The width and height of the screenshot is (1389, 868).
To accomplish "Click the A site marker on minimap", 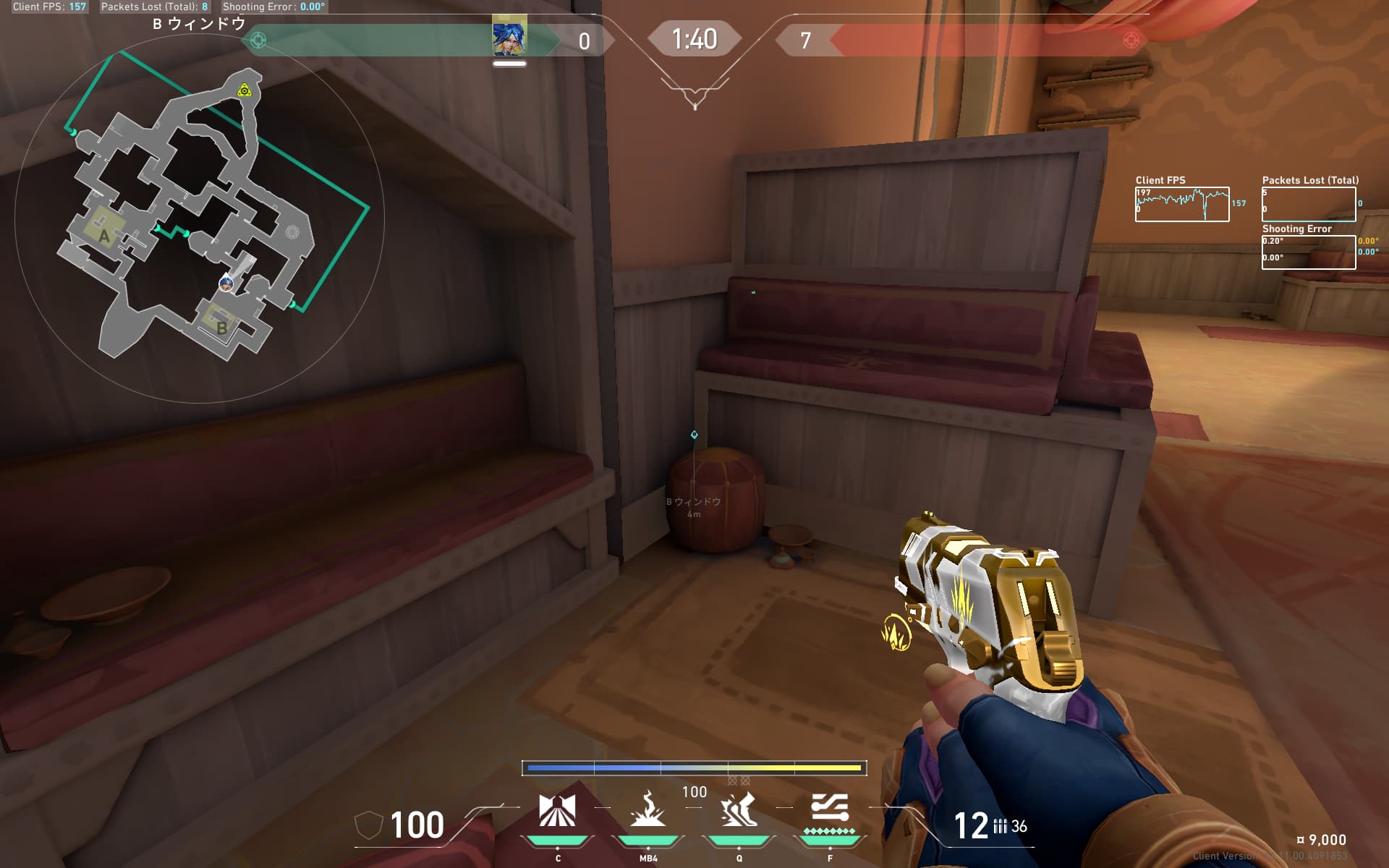I will (x=104, y=235).
